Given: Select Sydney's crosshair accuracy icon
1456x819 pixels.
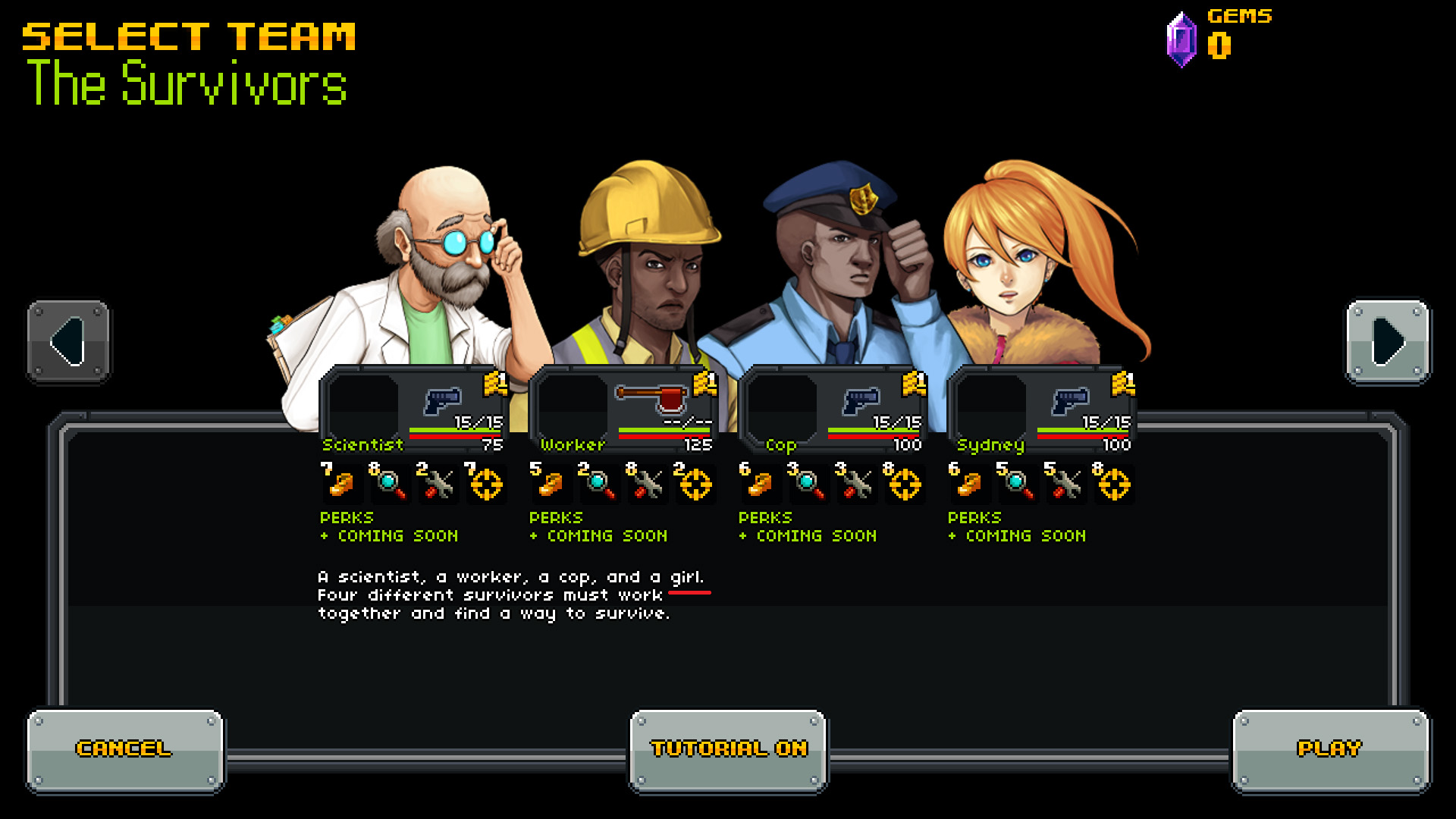Looking at the screenshot, I should (1115, 485).
